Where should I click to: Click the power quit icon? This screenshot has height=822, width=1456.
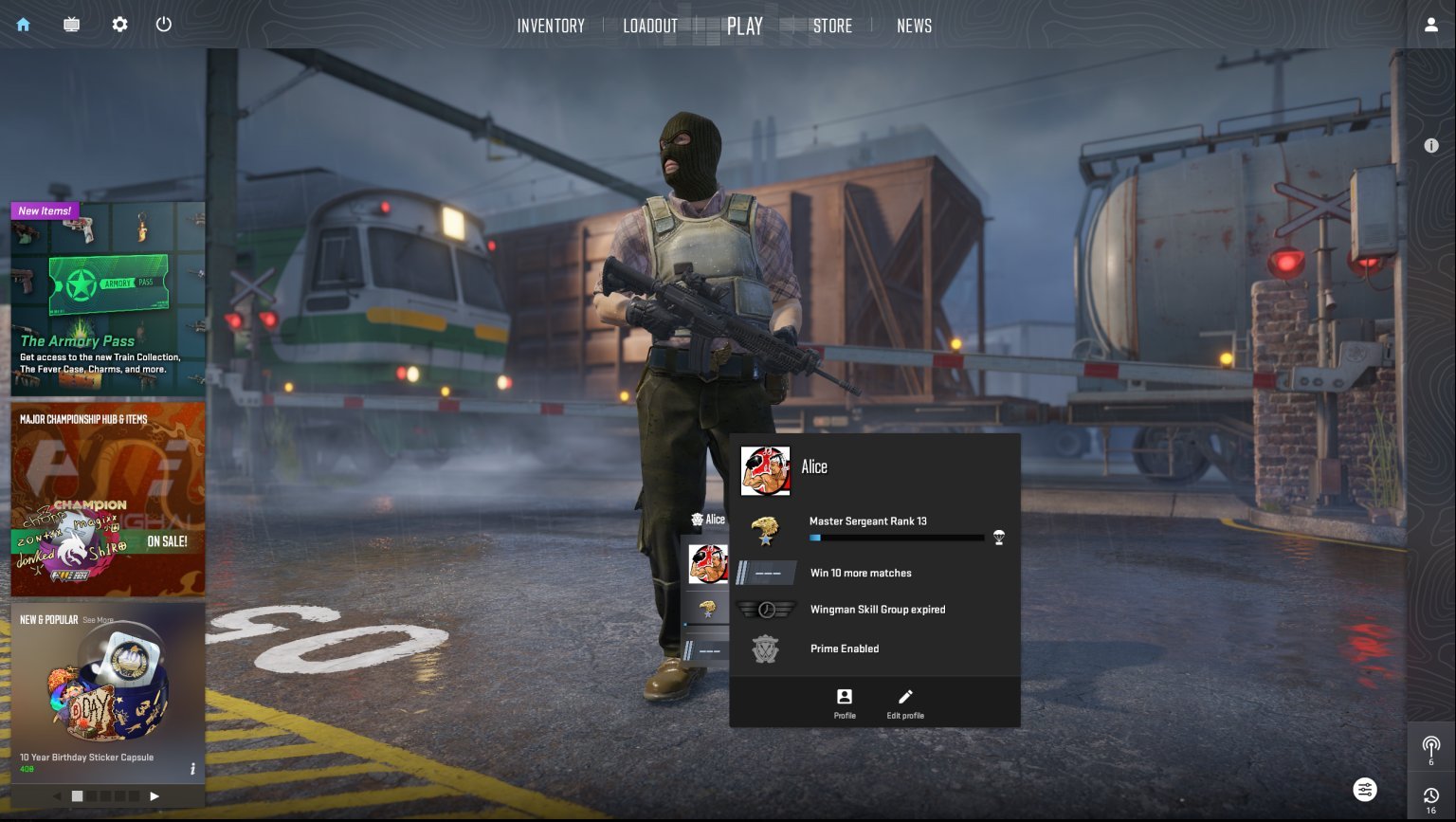click(x=164, y=25)
